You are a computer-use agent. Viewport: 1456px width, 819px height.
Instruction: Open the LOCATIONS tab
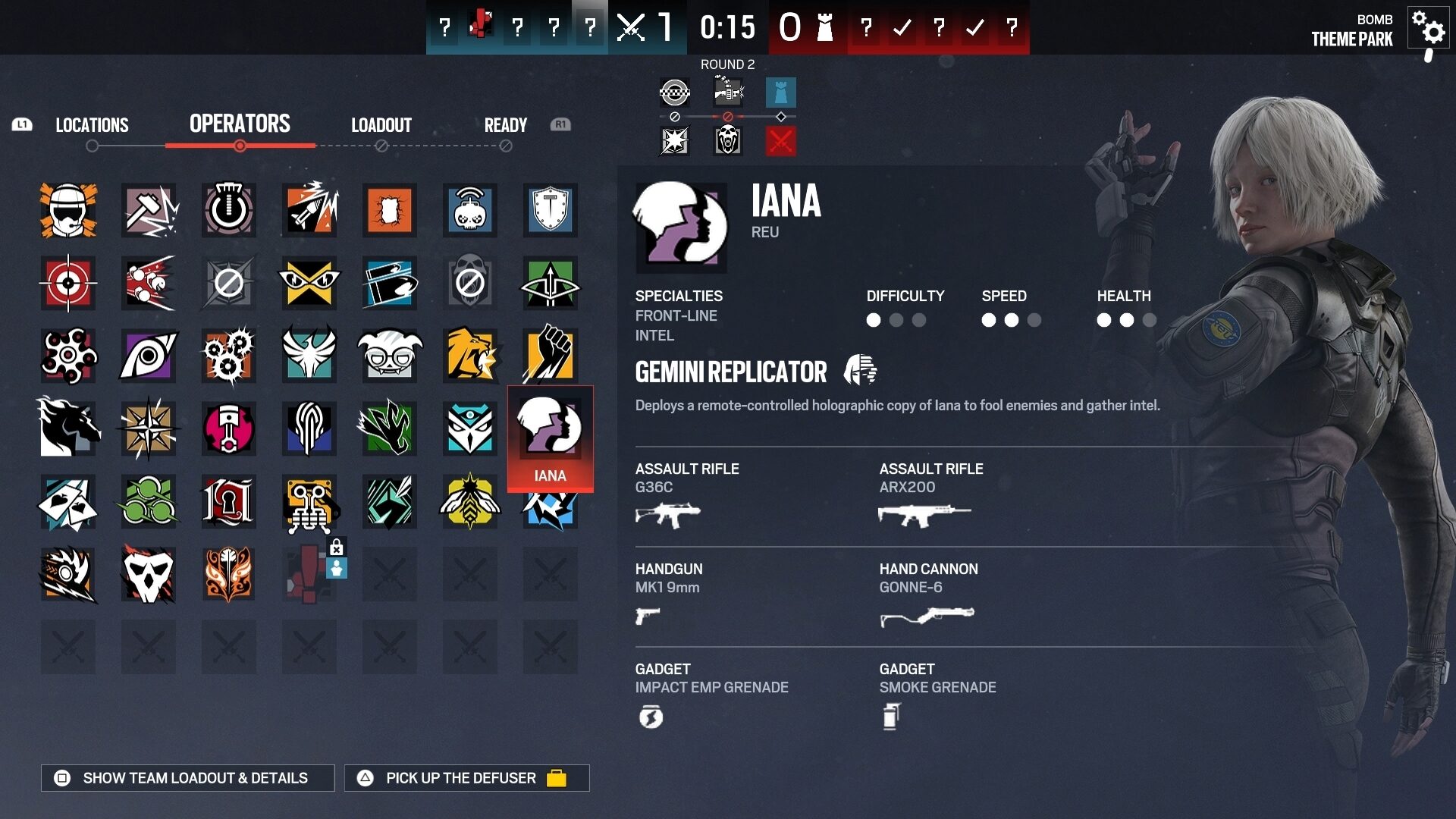pos(93,126)
